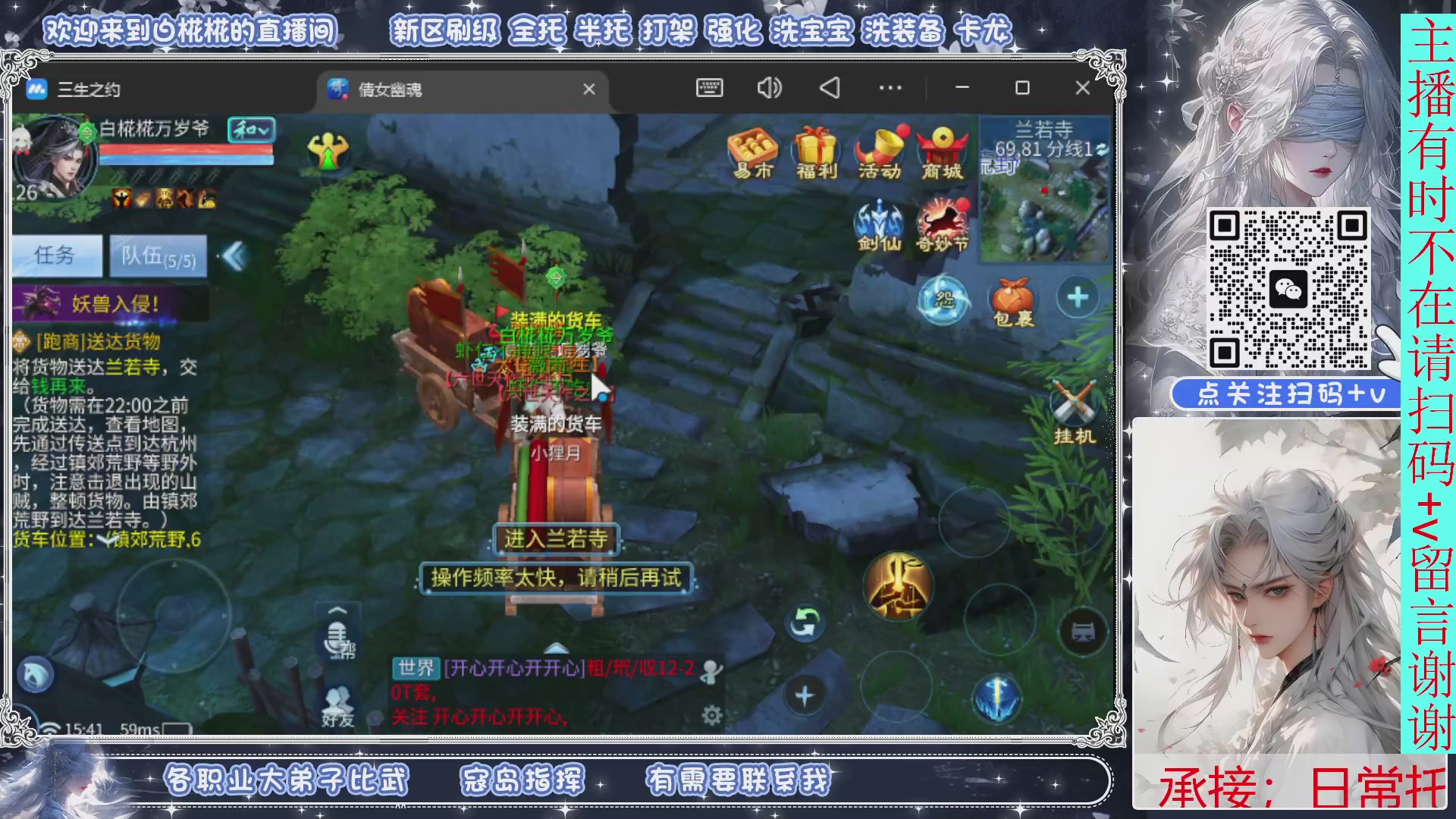1456x819 pixels.
Task: Tap the 进入兰若寺 button
Action: tap(556, 539)
